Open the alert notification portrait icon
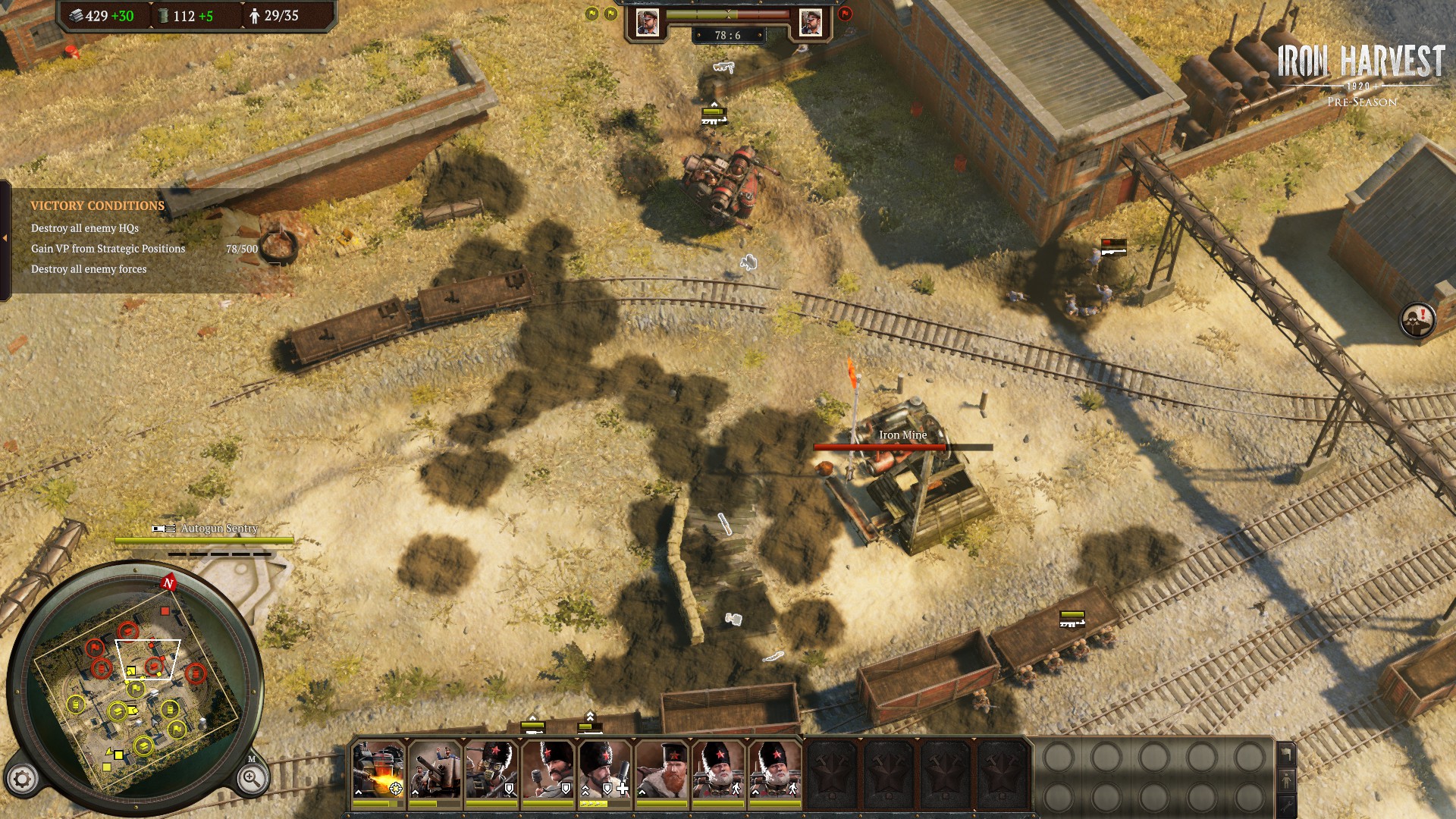Screen dimensions: 1456x819 click(x=1417, y=319)
